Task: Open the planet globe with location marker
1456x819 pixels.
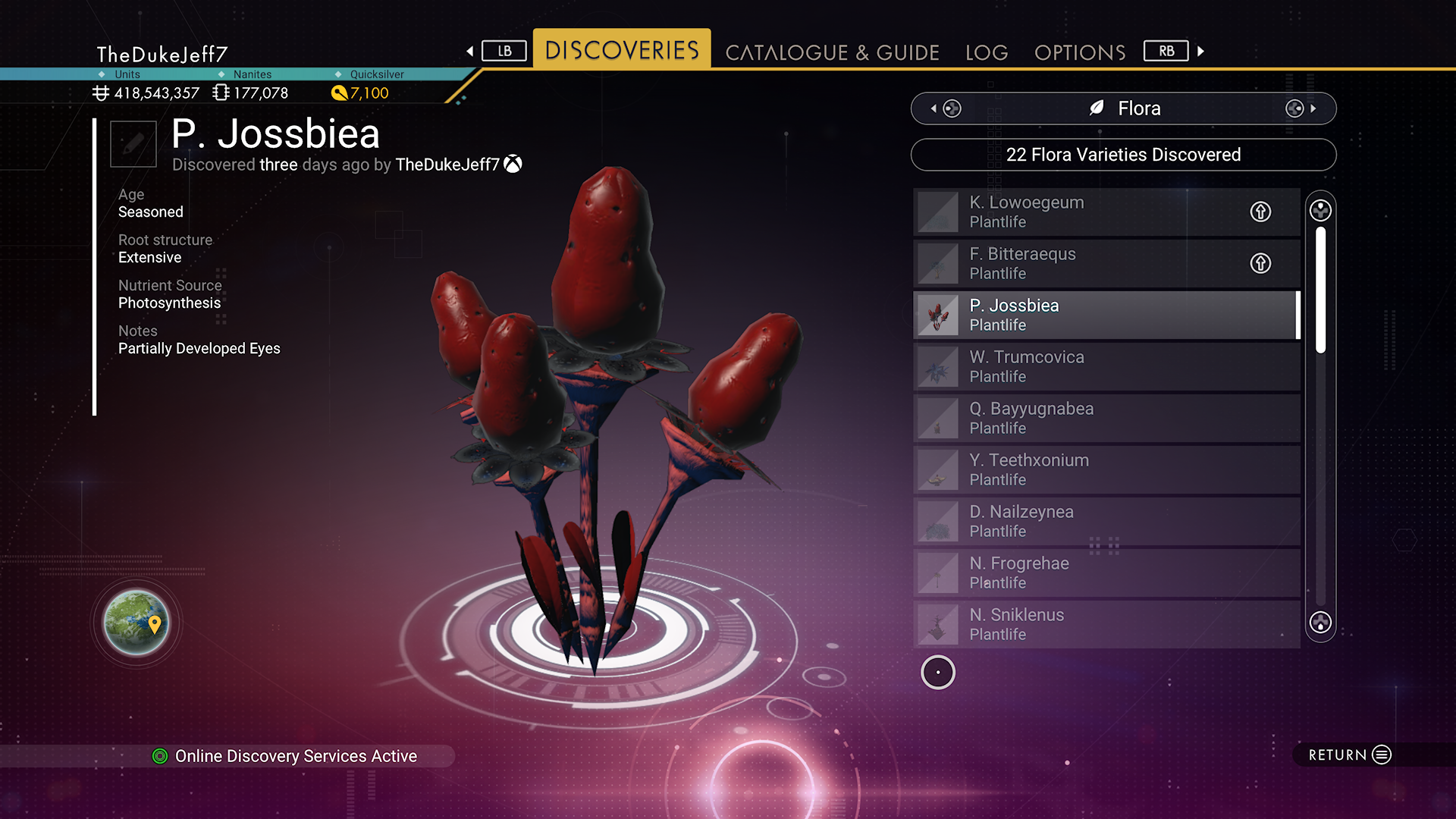Action: [x=136, y=623]
